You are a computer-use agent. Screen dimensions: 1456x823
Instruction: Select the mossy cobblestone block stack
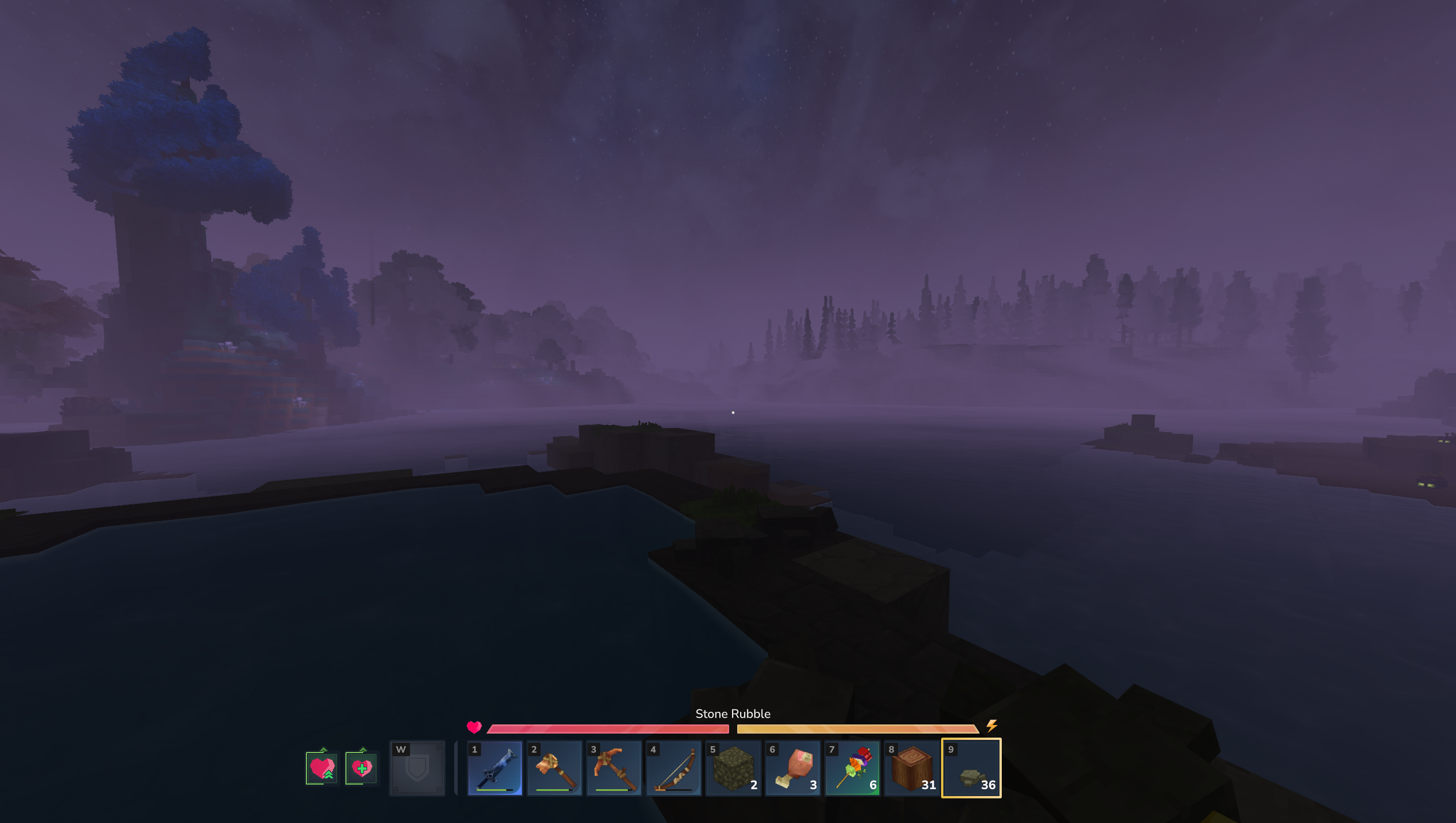click(733, 768)
